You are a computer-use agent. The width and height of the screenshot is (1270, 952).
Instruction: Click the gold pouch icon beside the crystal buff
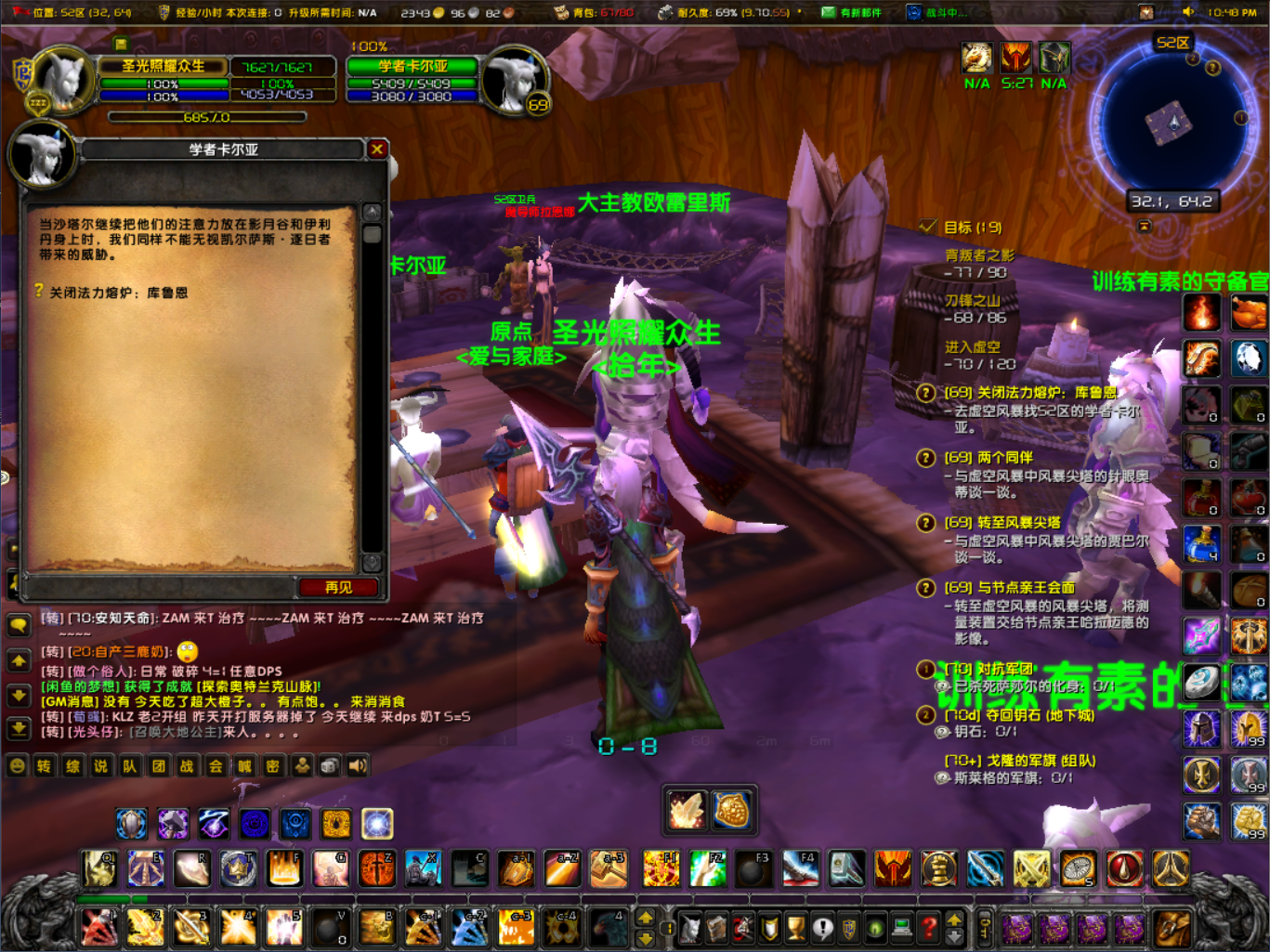click(733, 809)
